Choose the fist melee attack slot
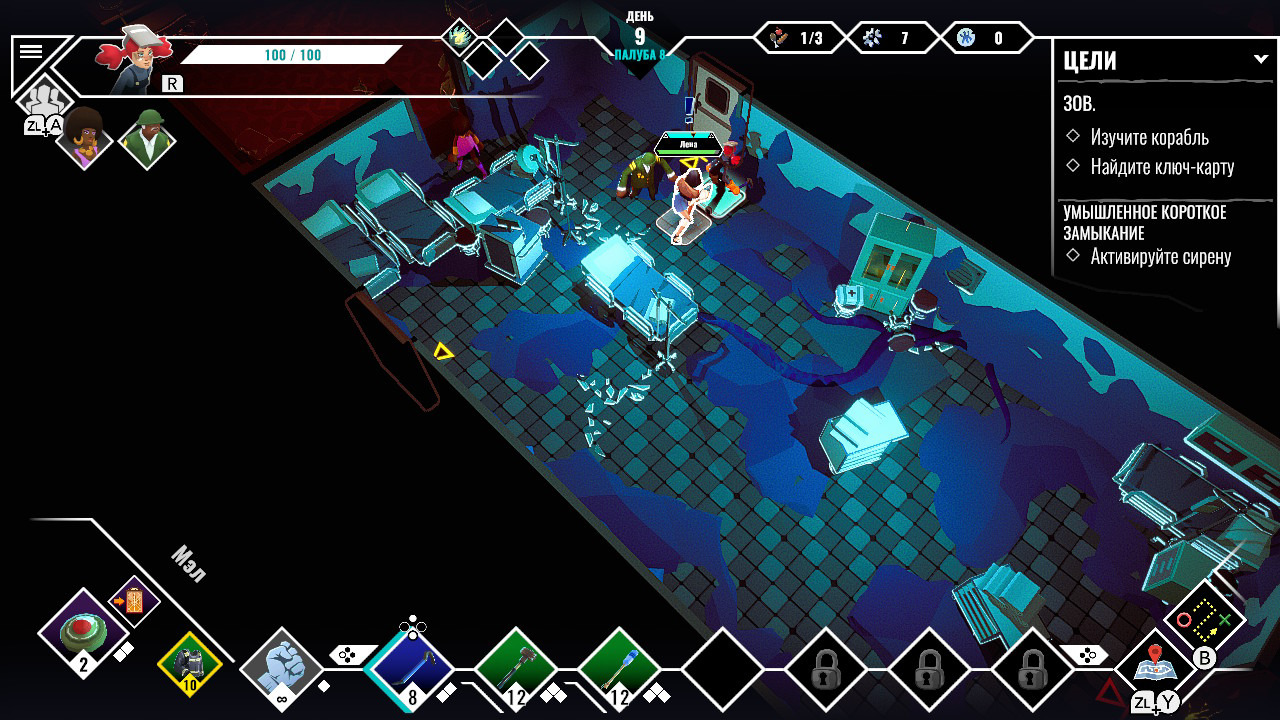Viewport: 1280px width, 720px height. coord(282,669)
